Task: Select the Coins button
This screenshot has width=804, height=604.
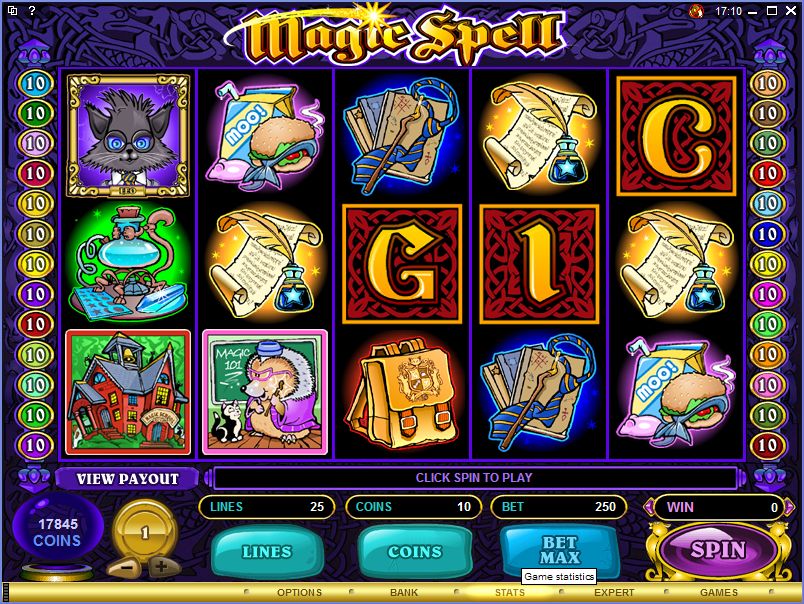Action: point(414,551)
